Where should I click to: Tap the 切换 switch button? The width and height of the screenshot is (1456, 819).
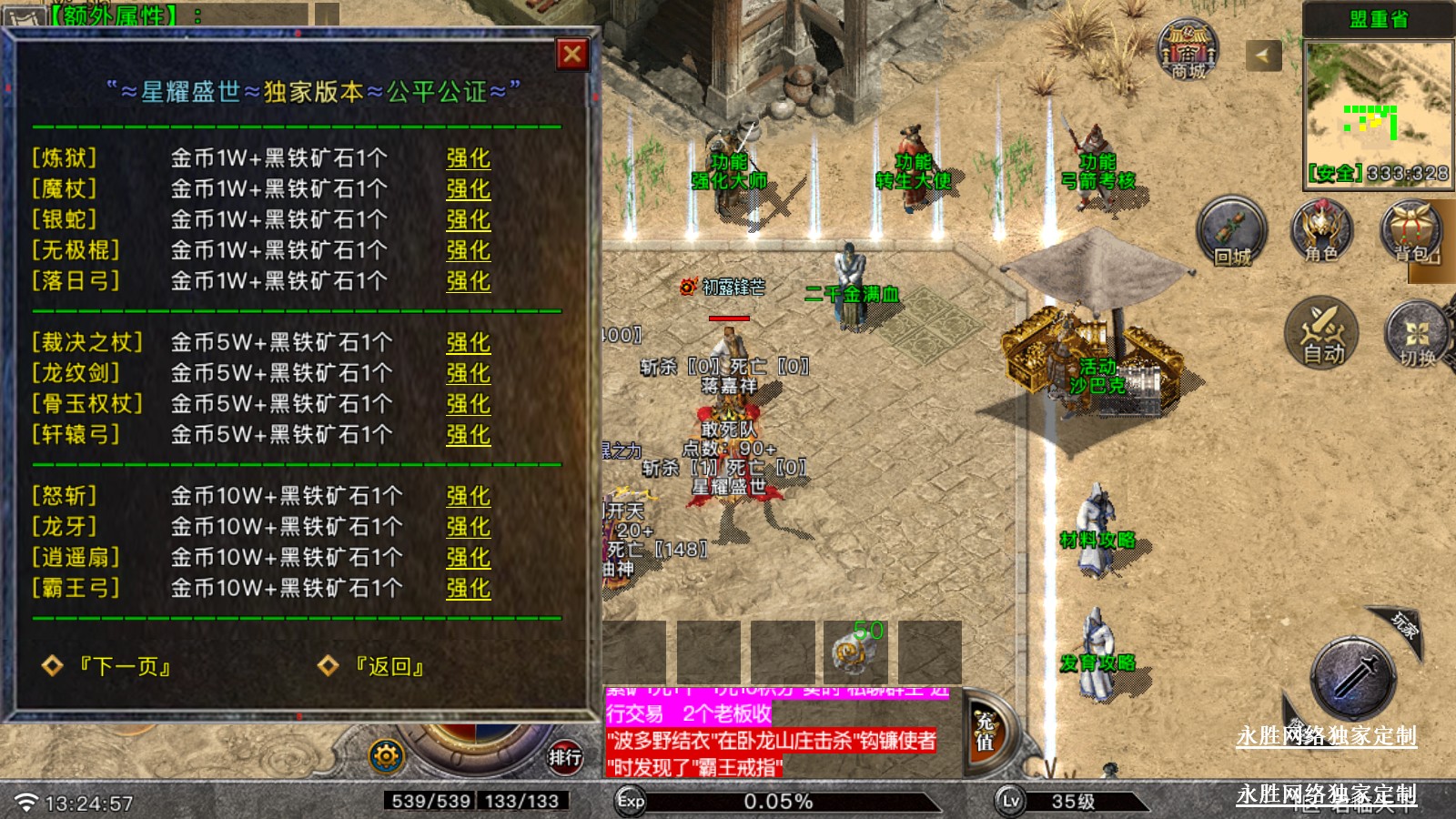point(1416,335)
